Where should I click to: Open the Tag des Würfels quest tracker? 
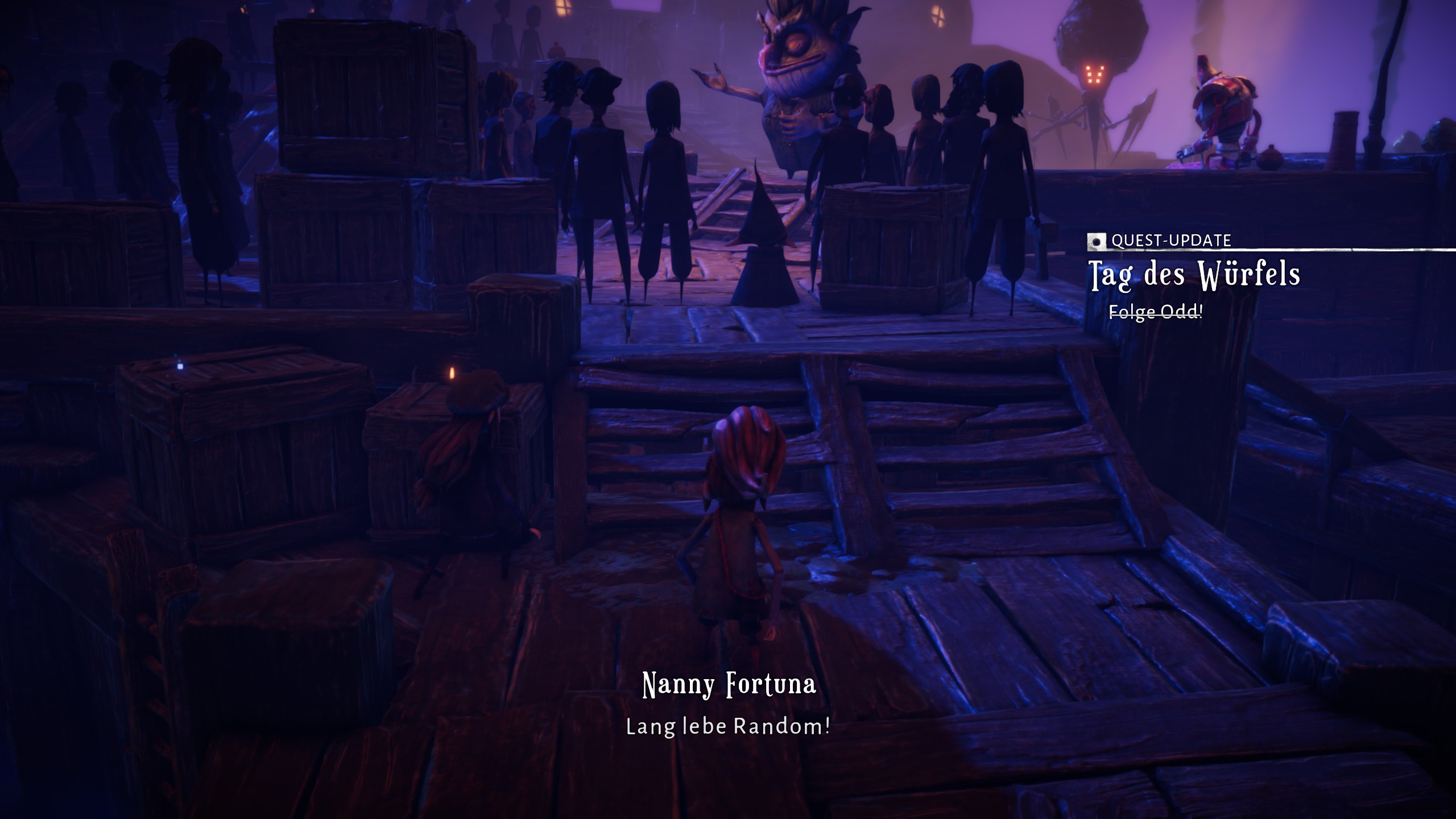(1194, 275)
